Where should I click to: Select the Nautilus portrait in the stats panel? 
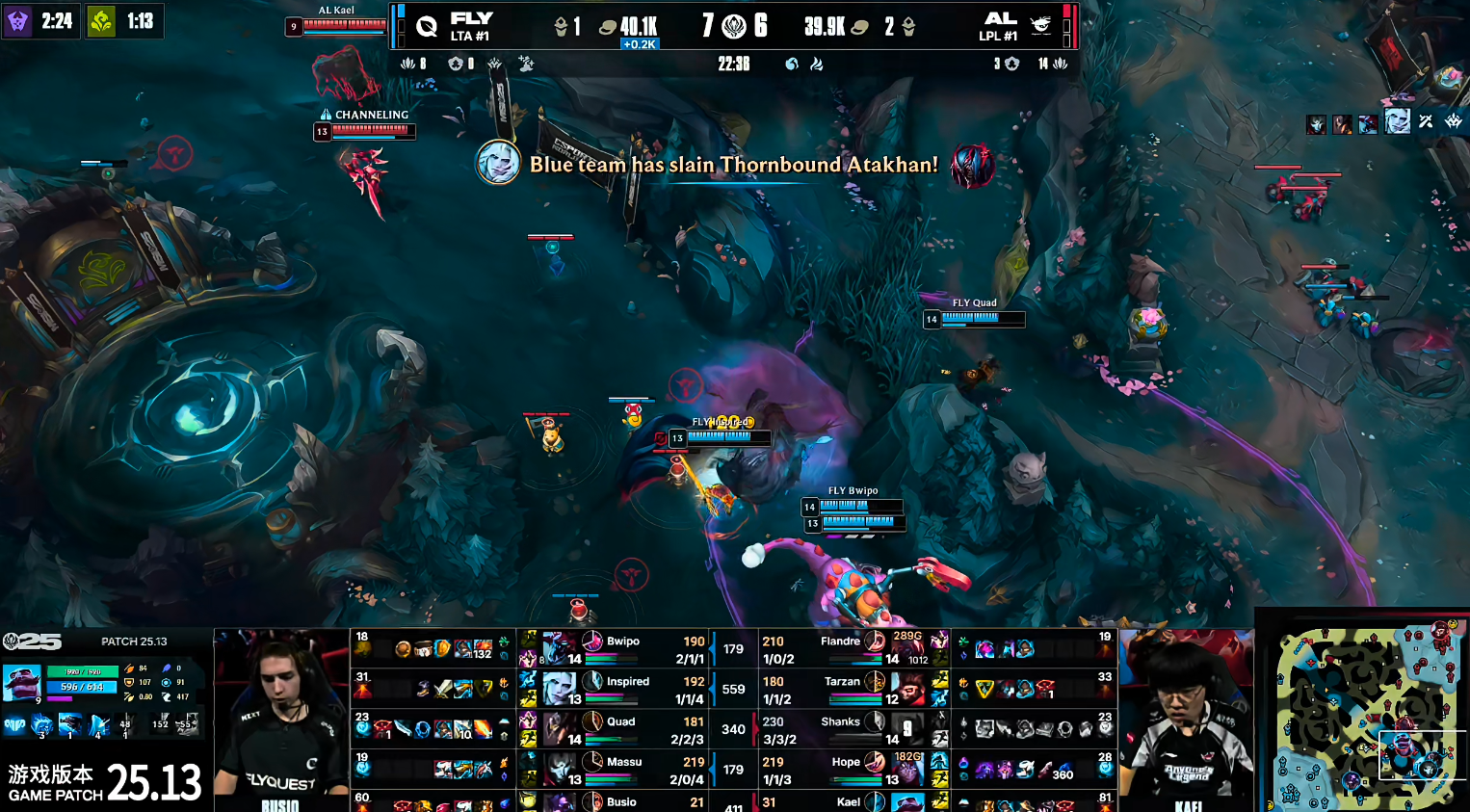[x=21, y=682]
